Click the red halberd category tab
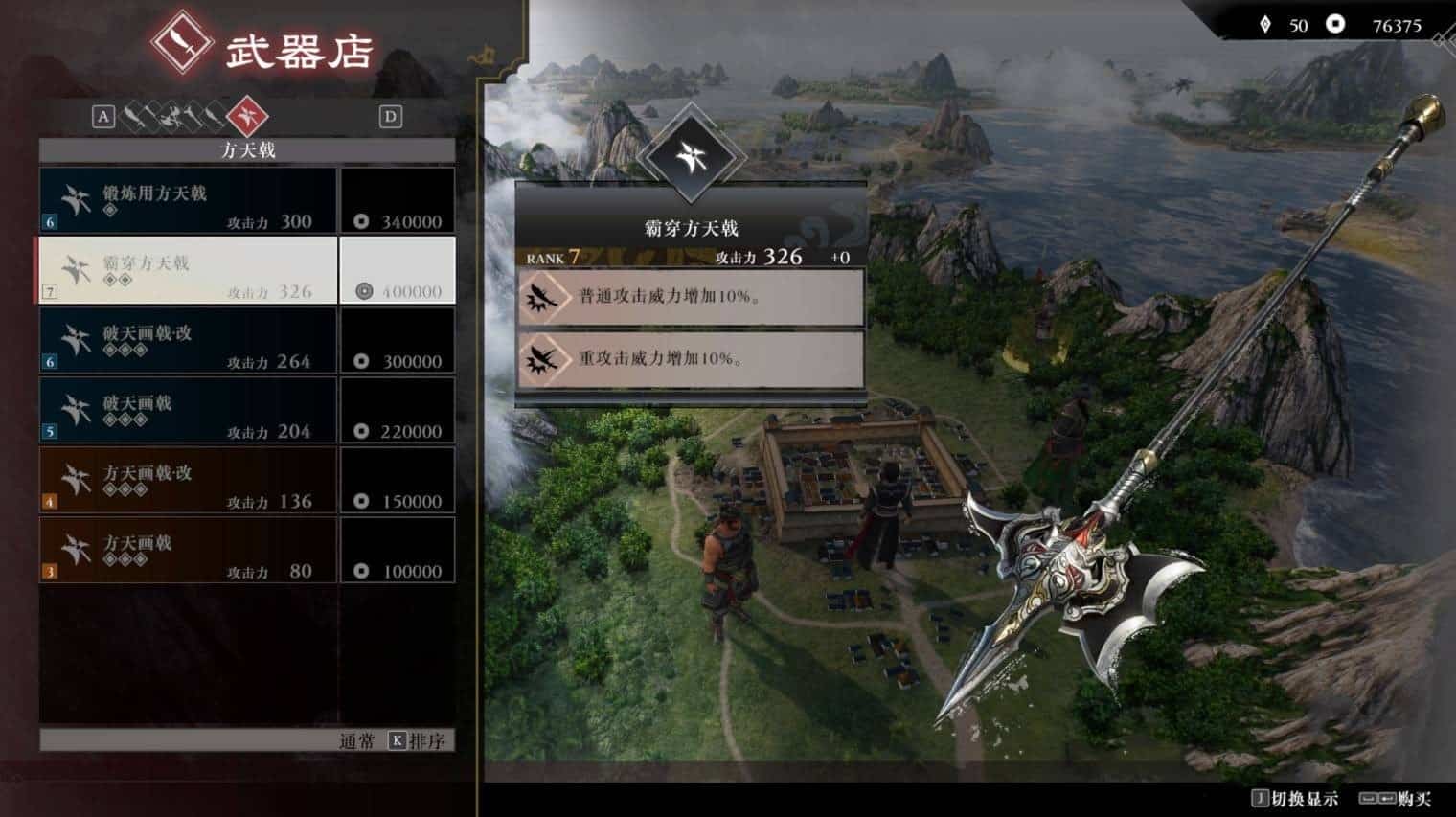1456x817 pixels. pos(248,117)
